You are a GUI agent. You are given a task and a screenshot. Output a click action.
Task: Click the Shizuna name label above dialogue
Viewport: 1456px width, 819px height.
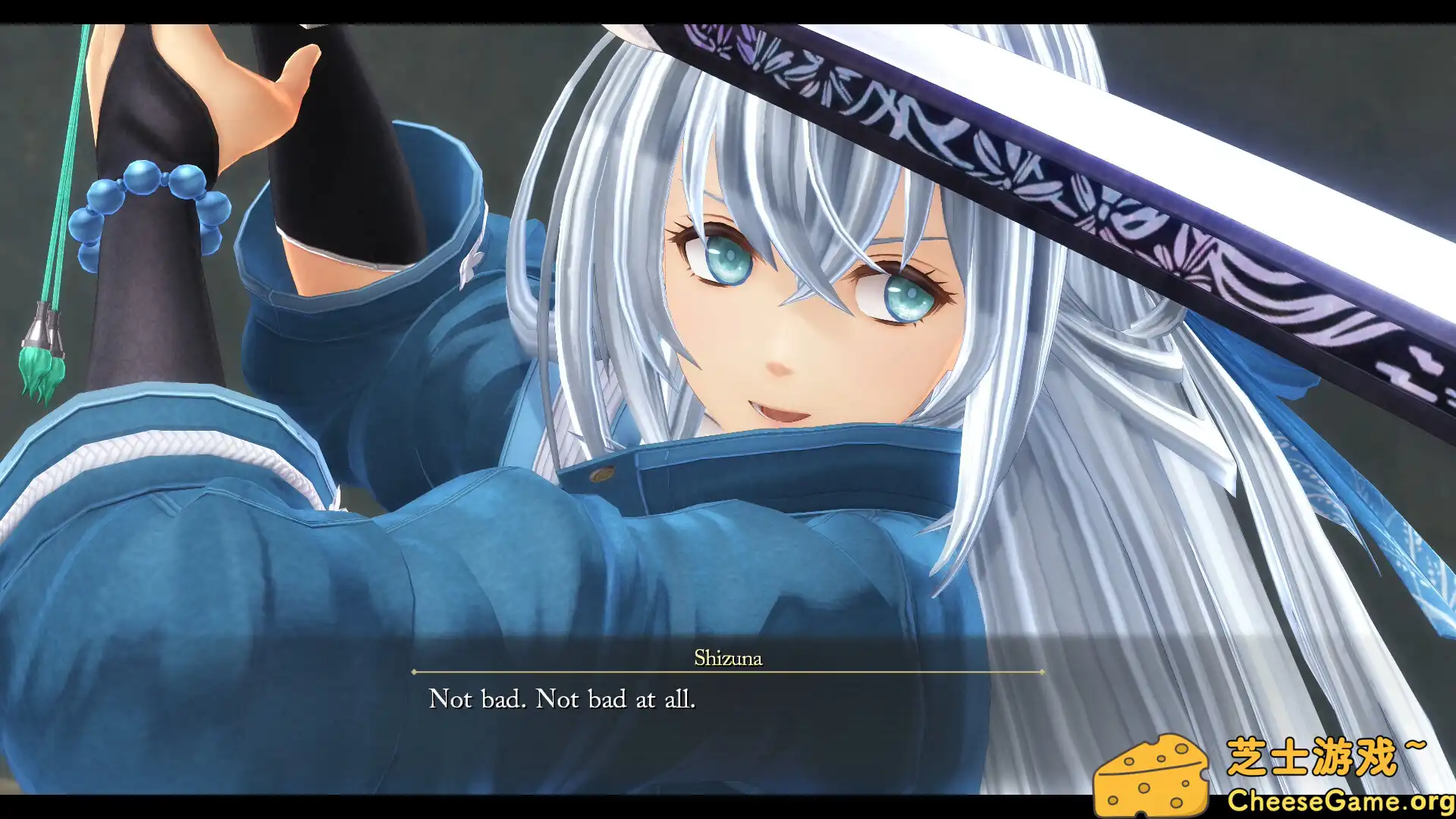point(728,659)
